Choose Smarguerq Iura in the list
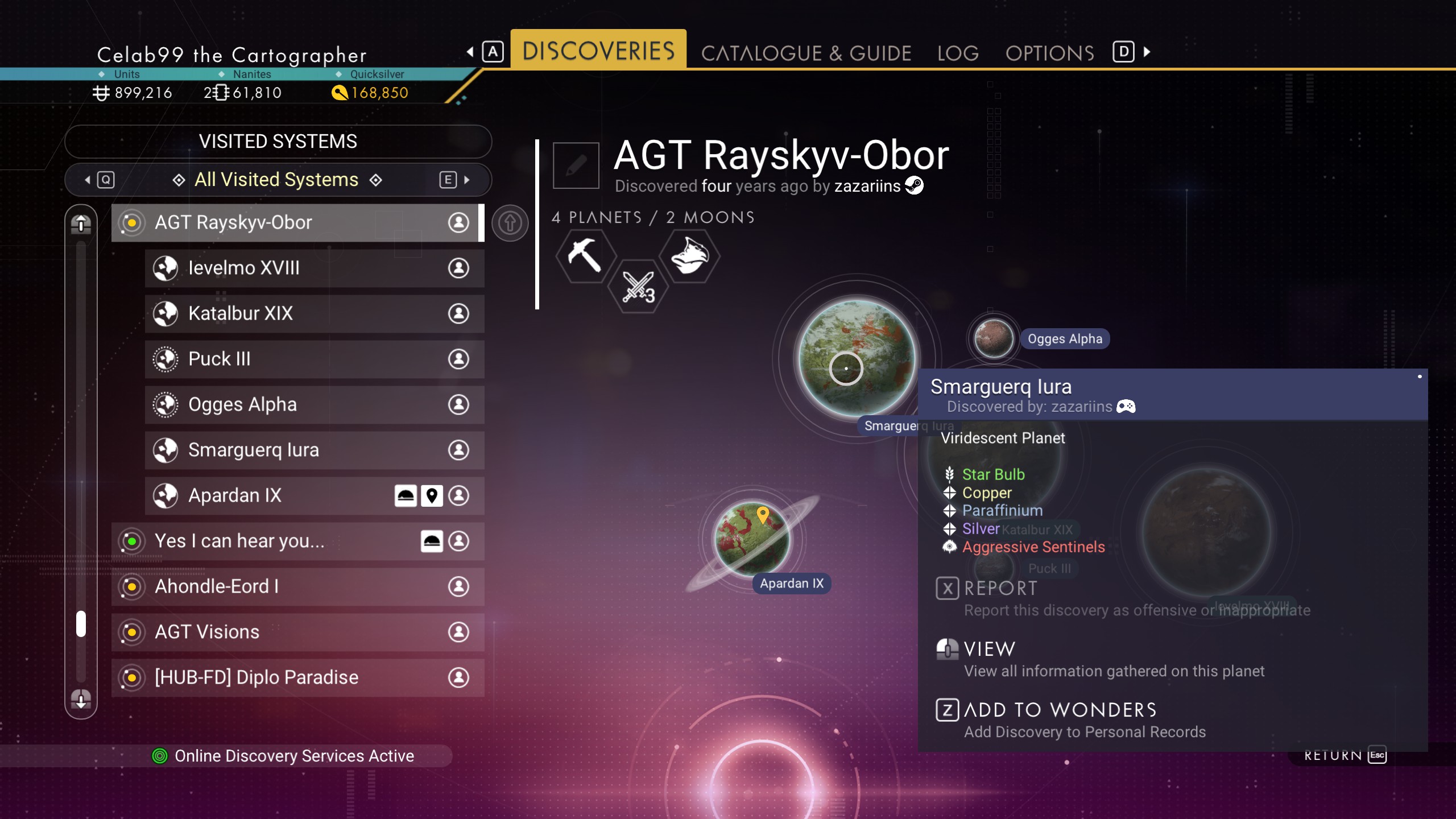This screenshot has height=819, width=1456. coord(313,450)
